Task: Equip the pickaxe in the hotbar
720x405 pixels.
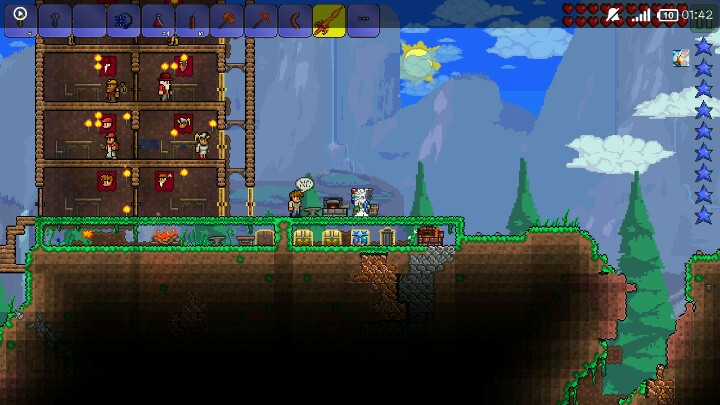Action: (260, 19)
